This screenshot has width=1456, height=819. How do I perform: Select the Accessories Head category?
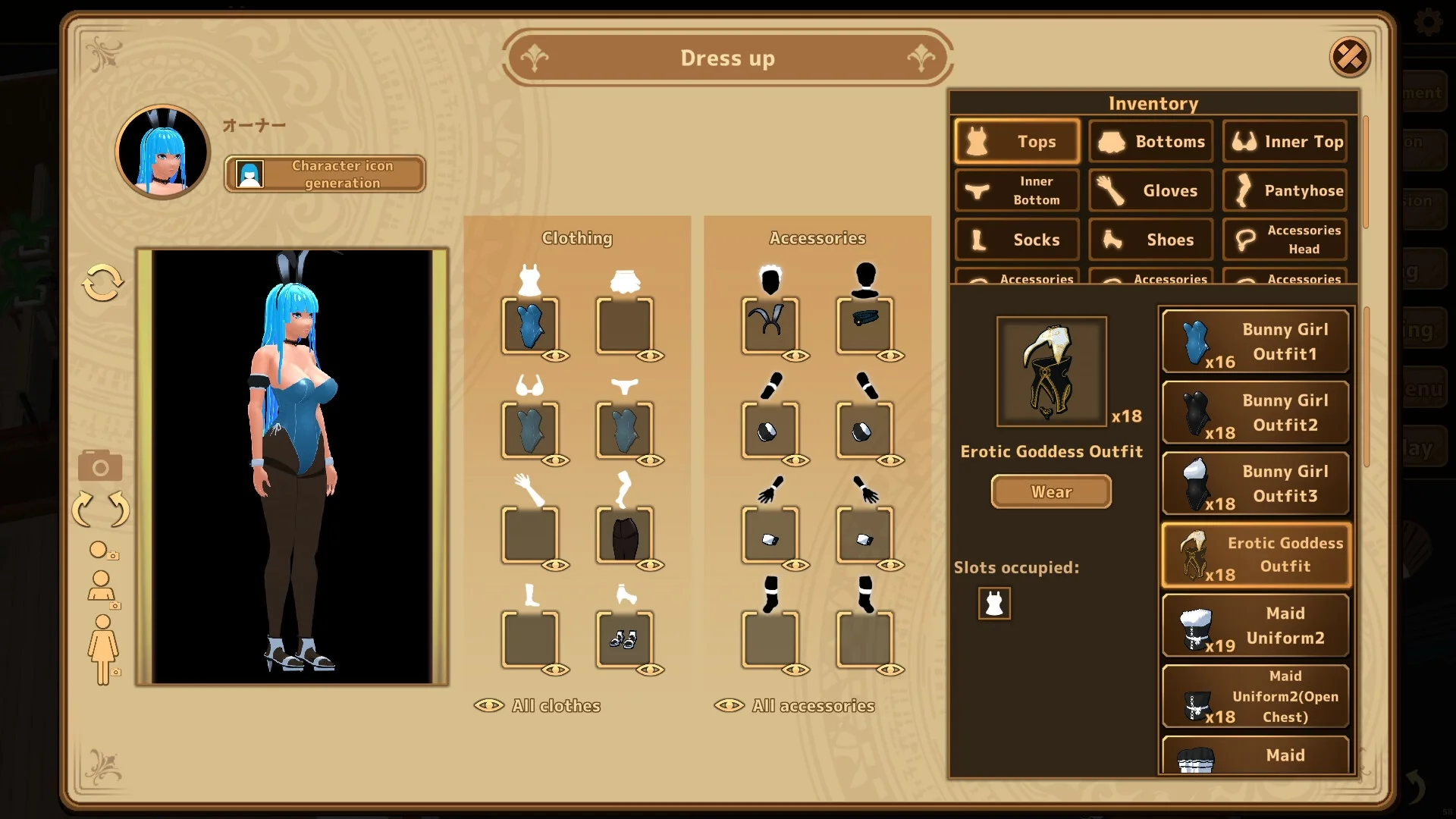pos(1285,240)
